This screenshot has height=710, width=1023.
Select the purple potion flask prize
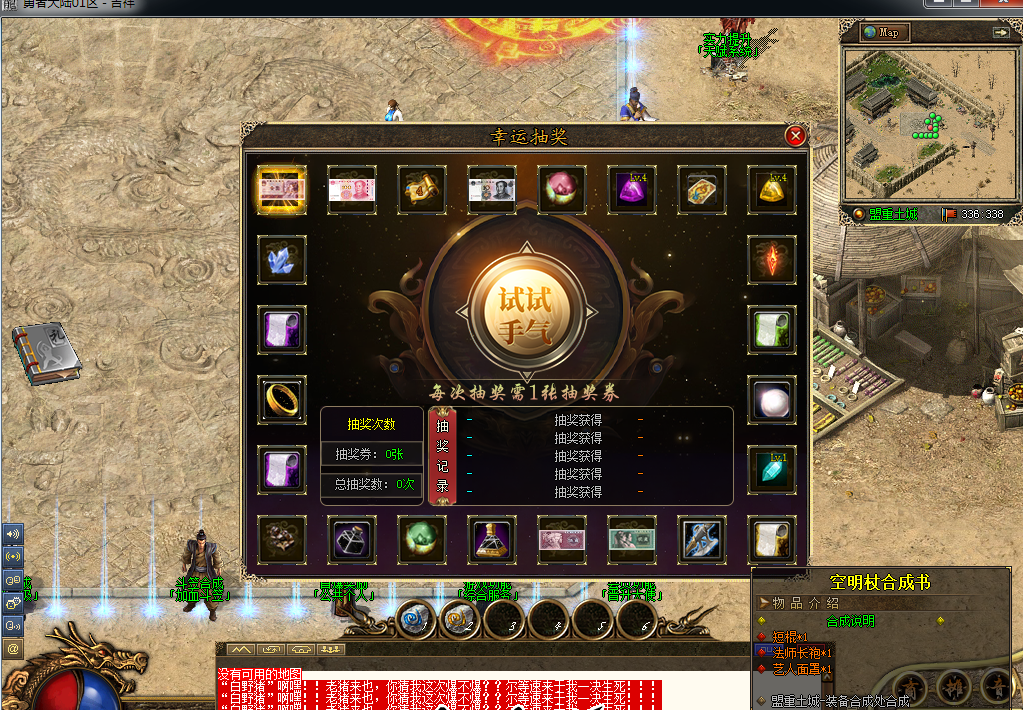(492, 539)
